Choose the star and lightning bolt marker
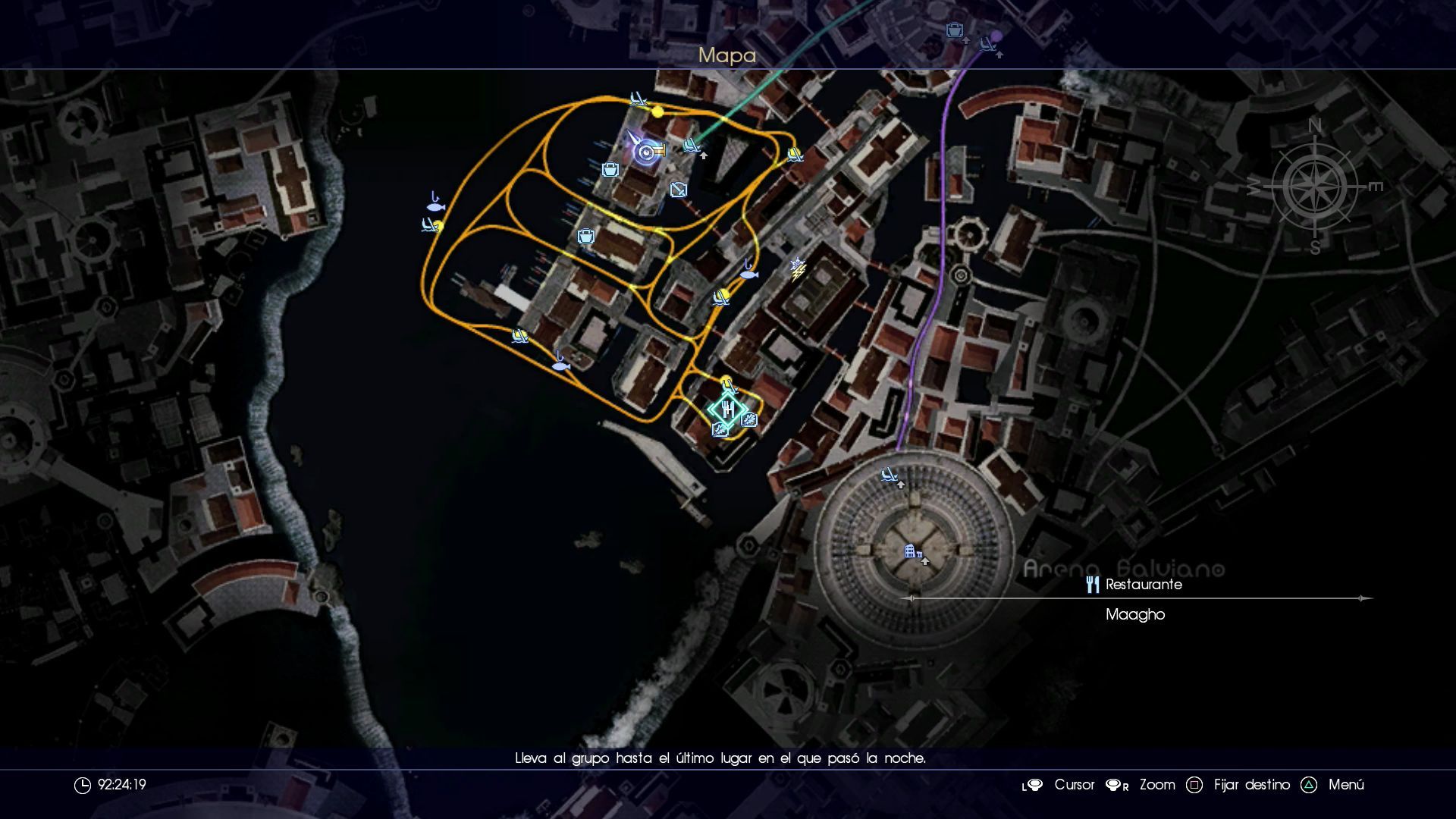 click(x=797, y=269)
